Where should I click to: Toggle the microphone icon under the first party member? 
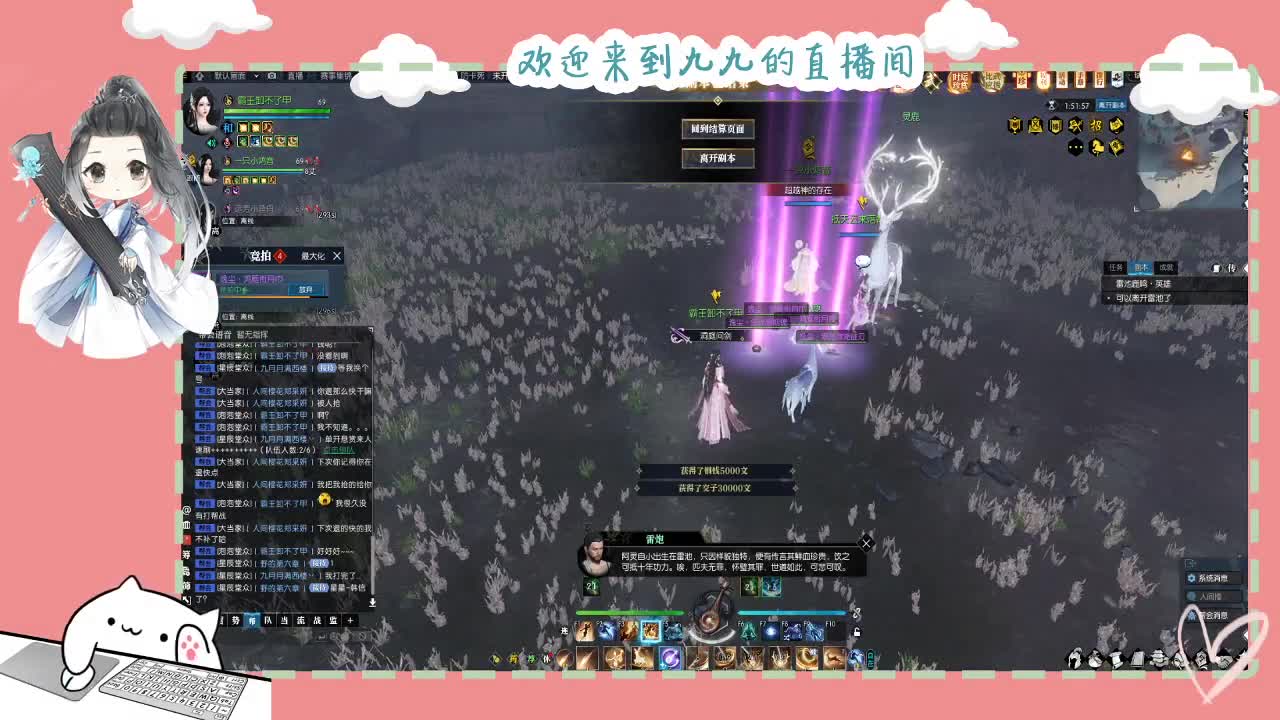click(226, 143)
